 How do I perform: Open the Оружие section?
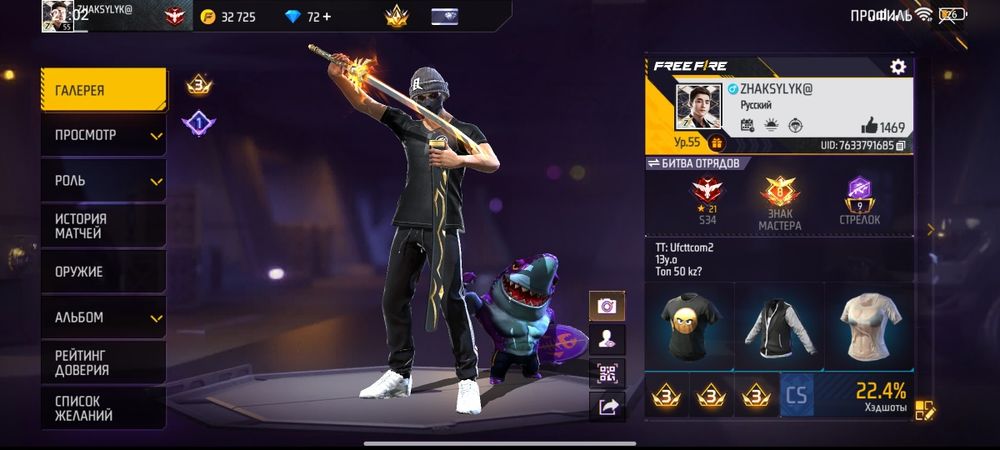(103, 271)
